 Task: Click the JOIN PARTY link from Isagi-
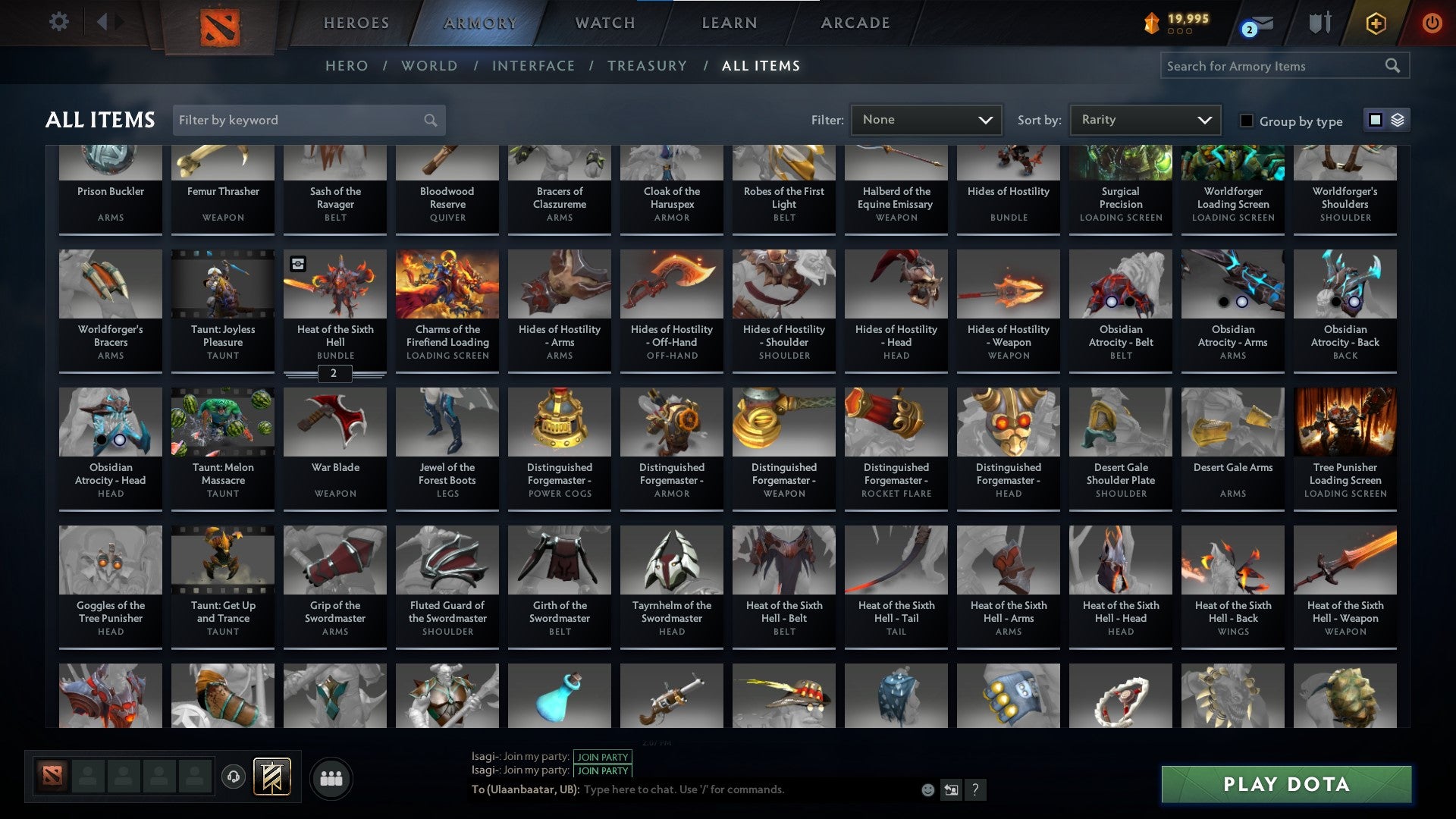coord(603,757)
